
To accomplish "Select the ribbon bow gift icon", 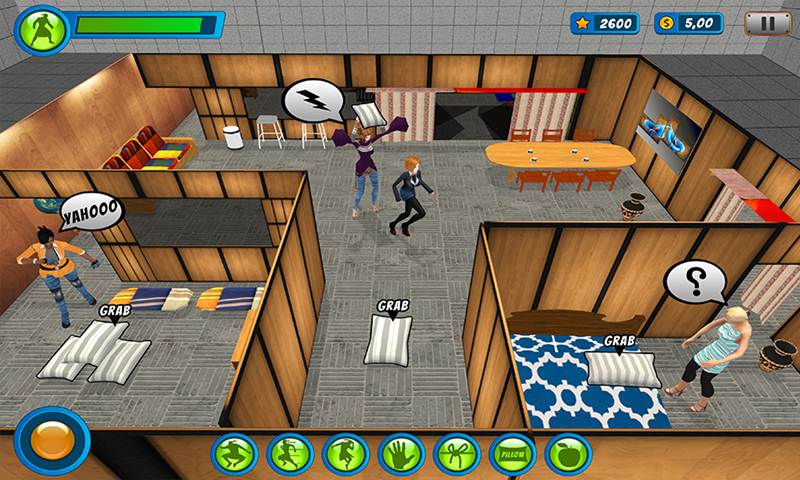I will pyautogui.click(x=457, y=454).
